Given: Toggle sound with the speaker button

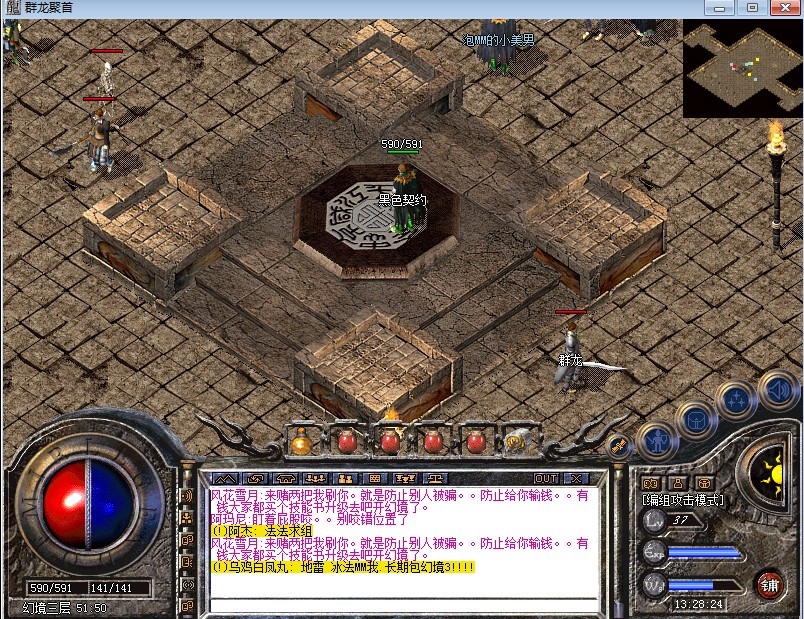Looking at the screenshot, I should point(775,387).
